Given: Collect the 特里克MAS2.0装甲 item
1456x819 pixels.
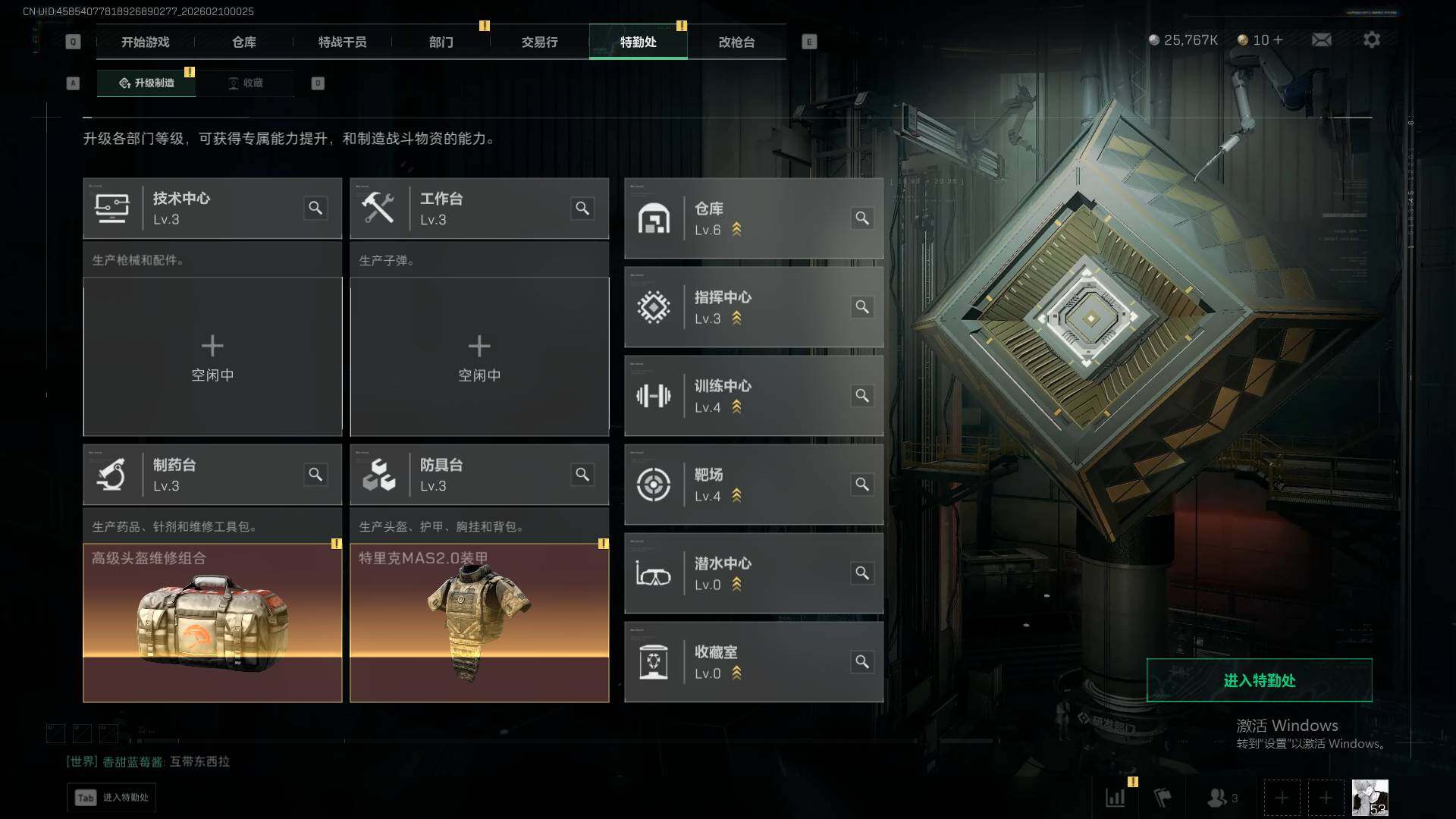Looking at the screenshot, I should (x=479, y=623).
